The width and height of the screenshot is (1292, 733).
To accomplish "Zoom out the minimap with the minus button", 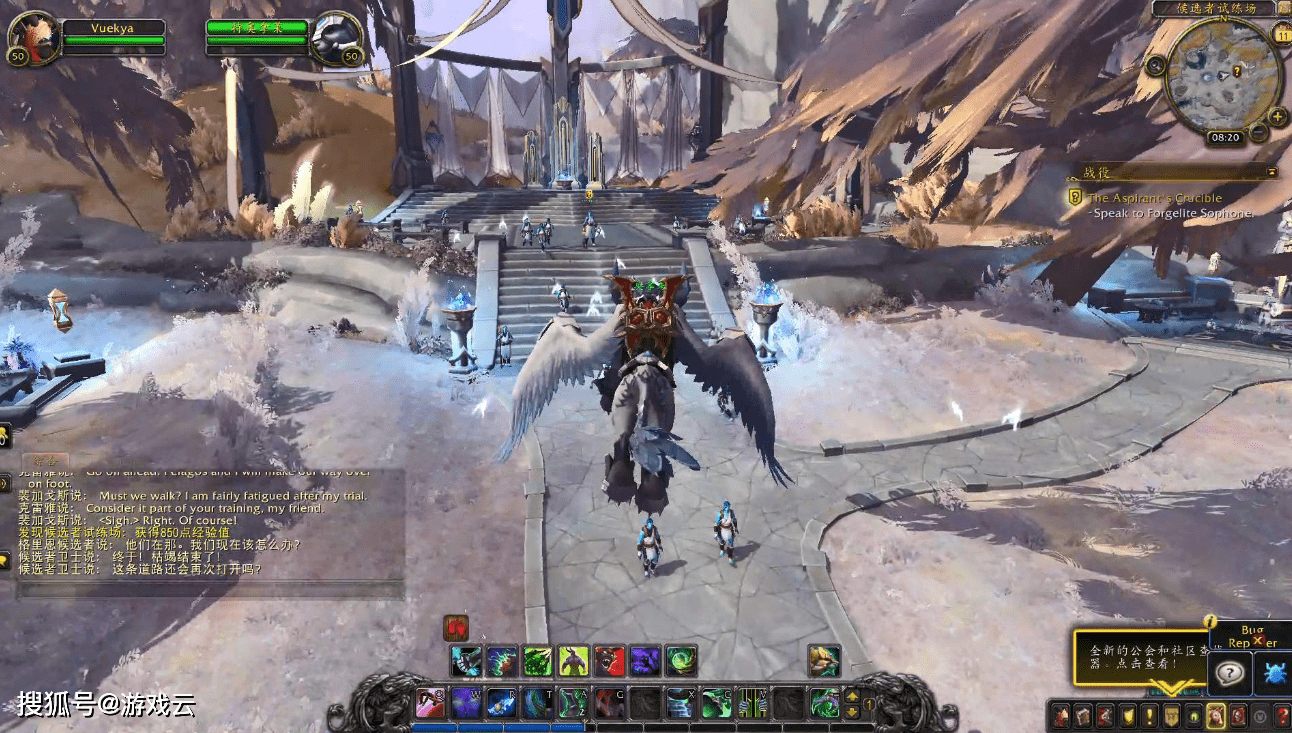I will point(1259,132).
